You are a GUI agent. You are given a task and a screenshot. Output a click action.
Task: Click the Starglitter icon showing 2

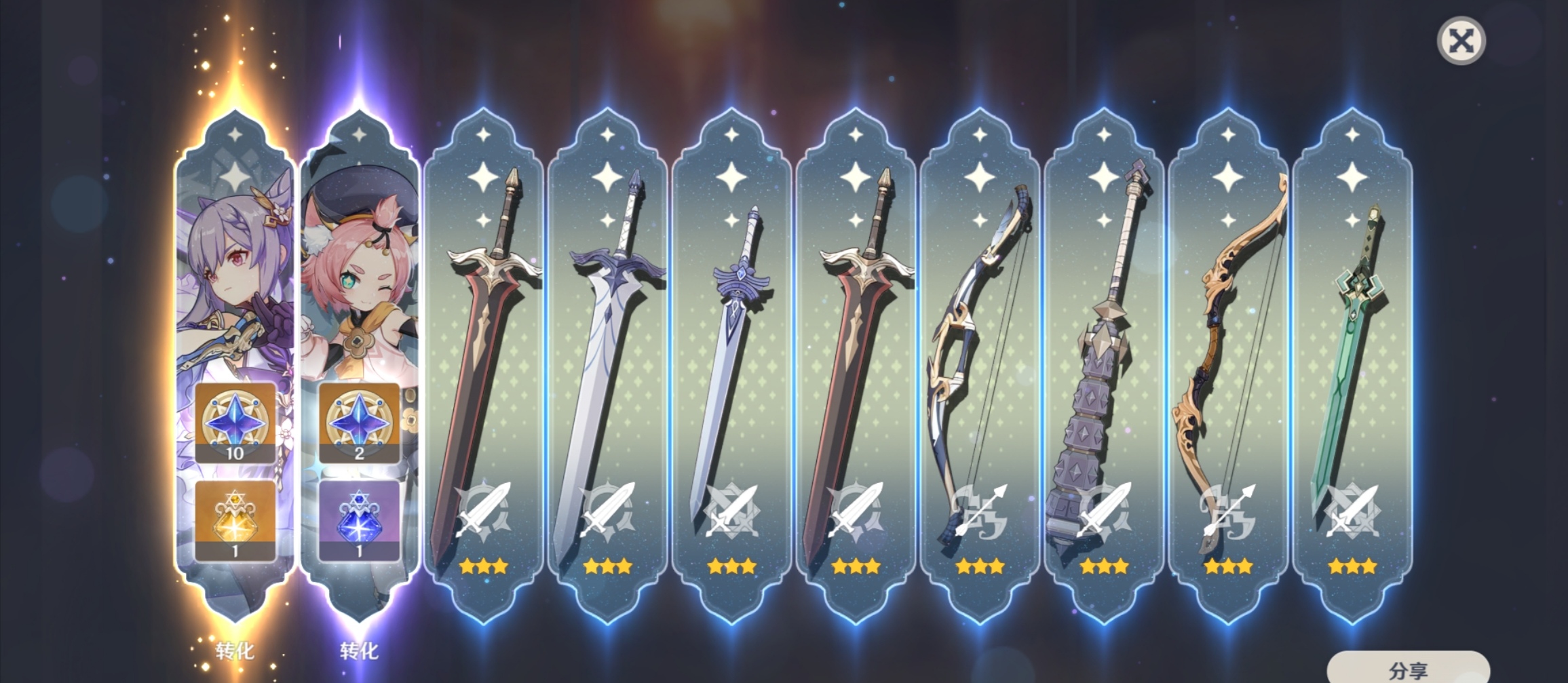(359, 422)
